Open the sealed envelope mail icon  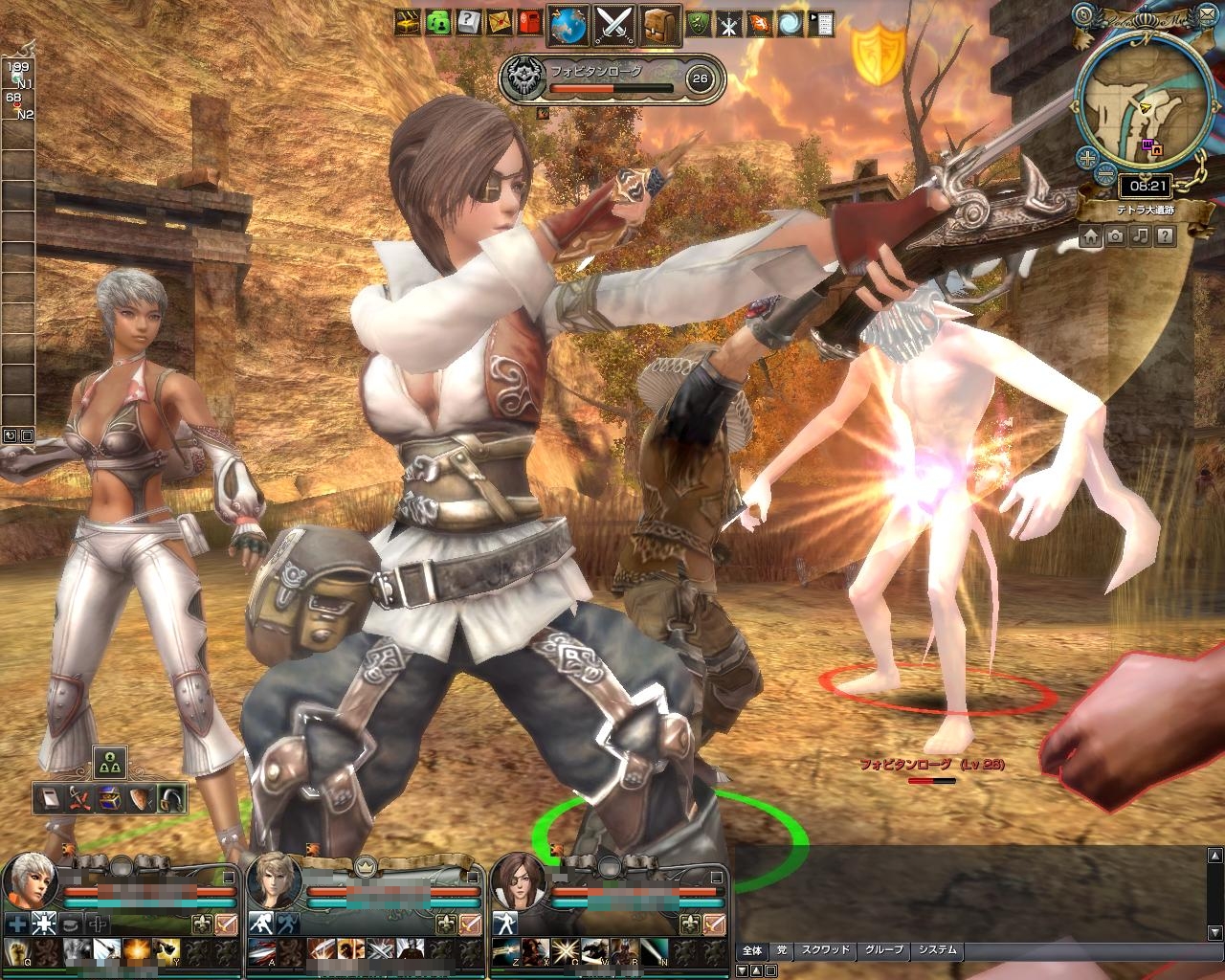[498, 22]
